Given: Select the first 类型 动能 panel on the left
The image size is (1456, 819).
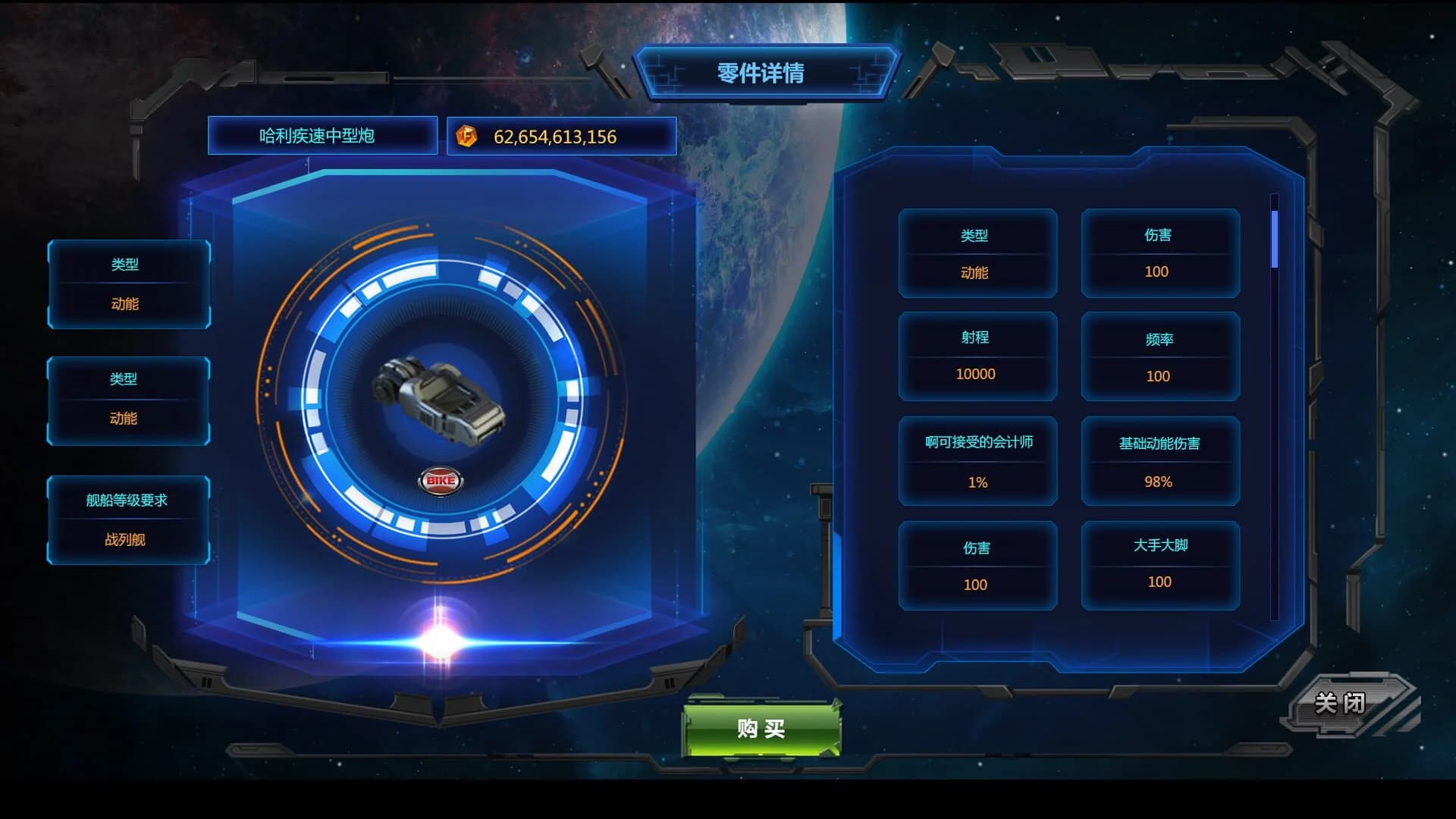Looking at the screenshot, I should pyautogui.click(x=127, y=284).
